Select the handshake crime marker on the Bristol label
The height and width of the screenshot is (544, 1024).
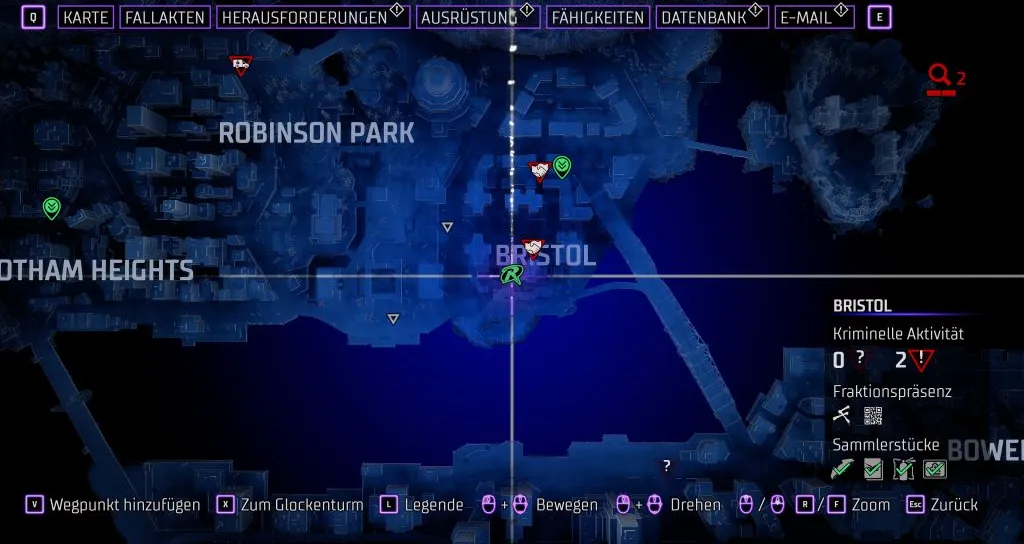[533, 247]
